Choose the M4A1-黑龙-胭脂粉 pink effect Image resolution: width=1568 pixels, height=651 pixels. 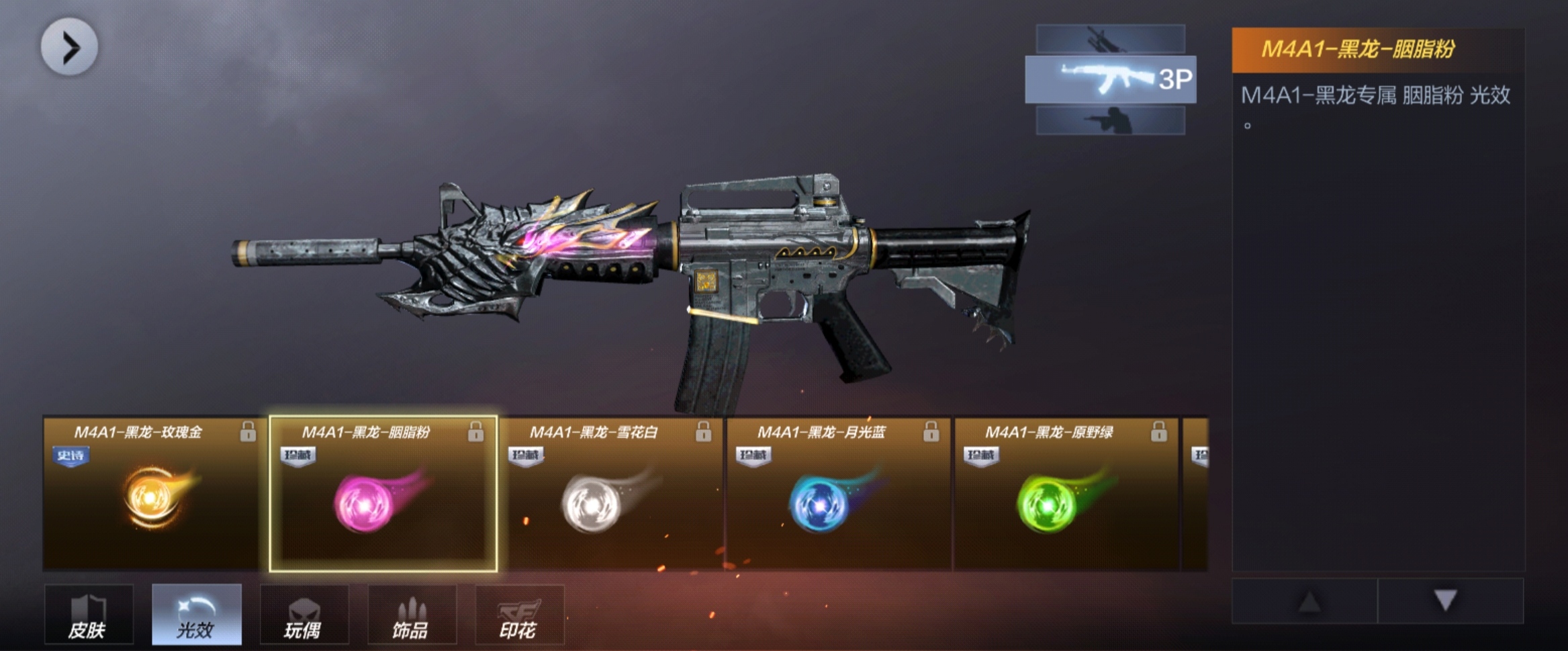pos(383,494)
